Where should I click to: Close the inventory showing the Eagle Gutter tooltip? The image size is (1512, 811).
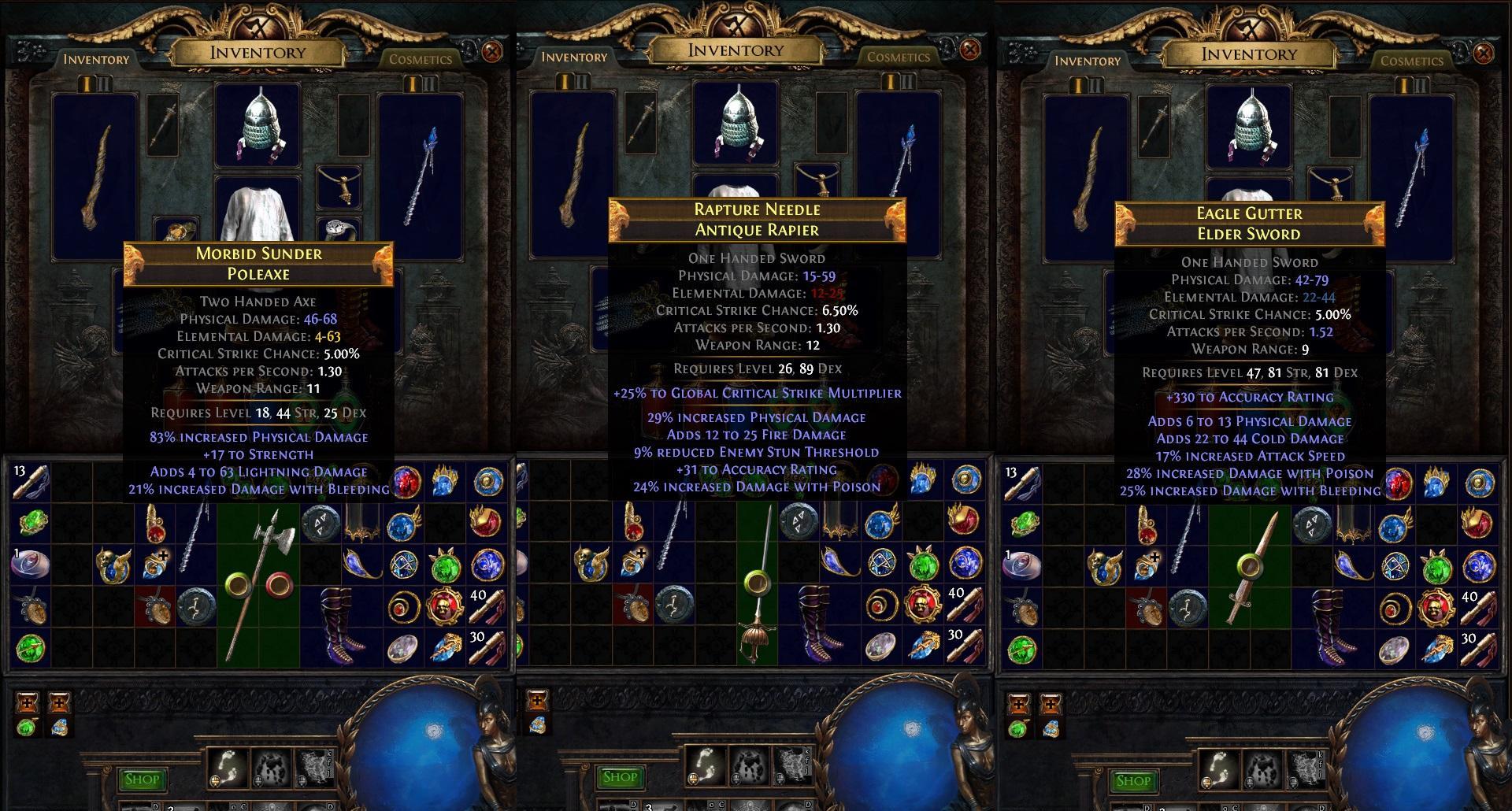[1484, 54]
